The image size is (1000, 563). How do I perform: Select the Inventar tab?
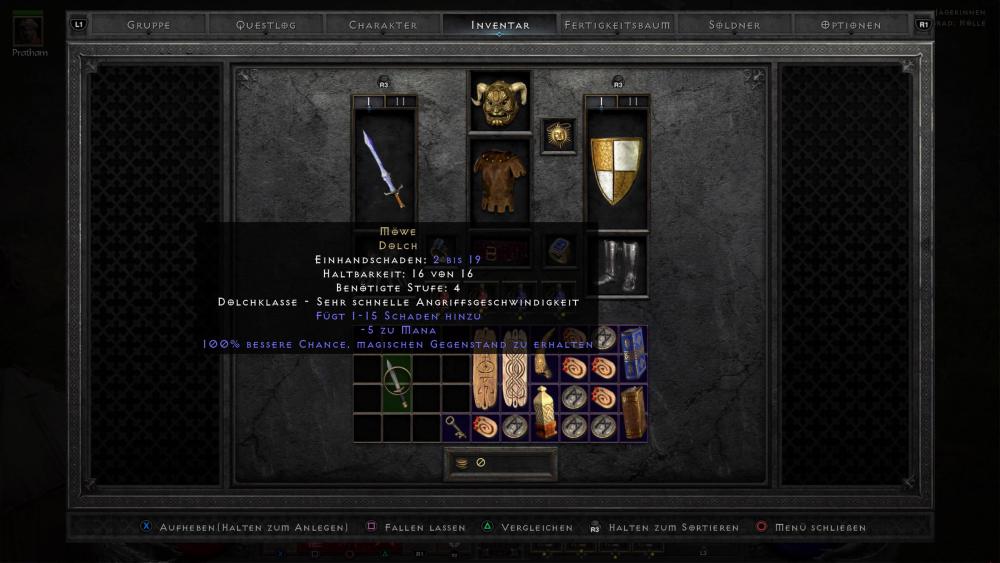pyautogui.click(x=500, y=25)
